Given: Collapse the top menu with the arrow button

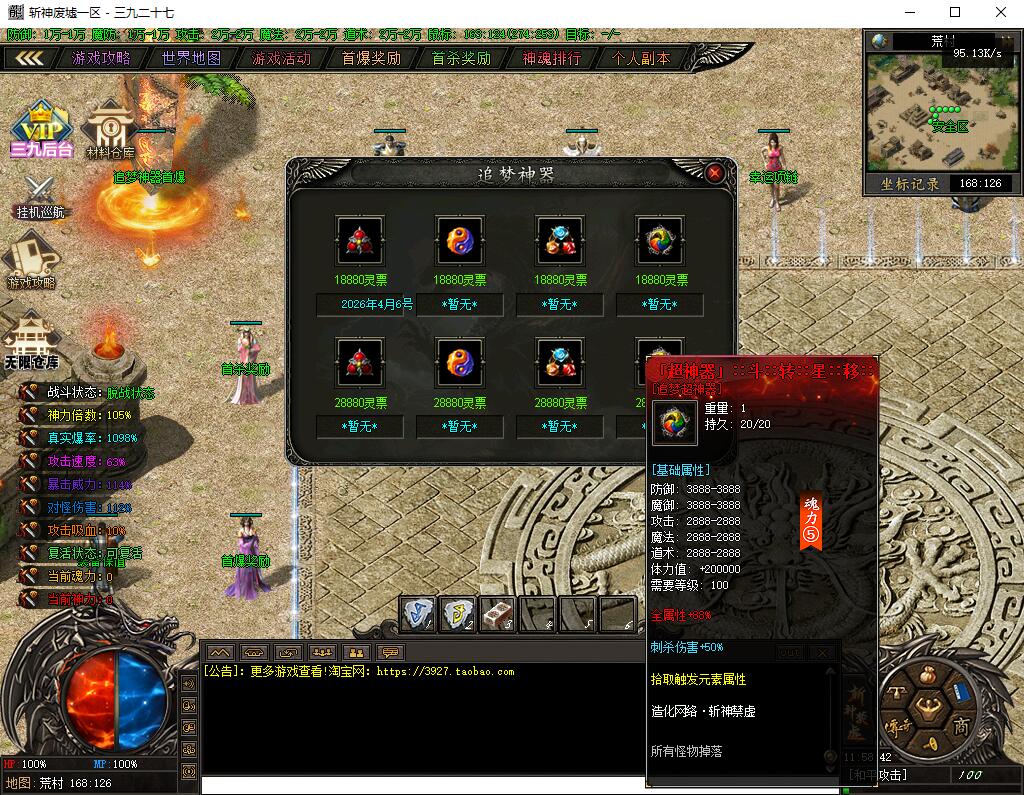Looking at the screenshot, I should 29,58.
